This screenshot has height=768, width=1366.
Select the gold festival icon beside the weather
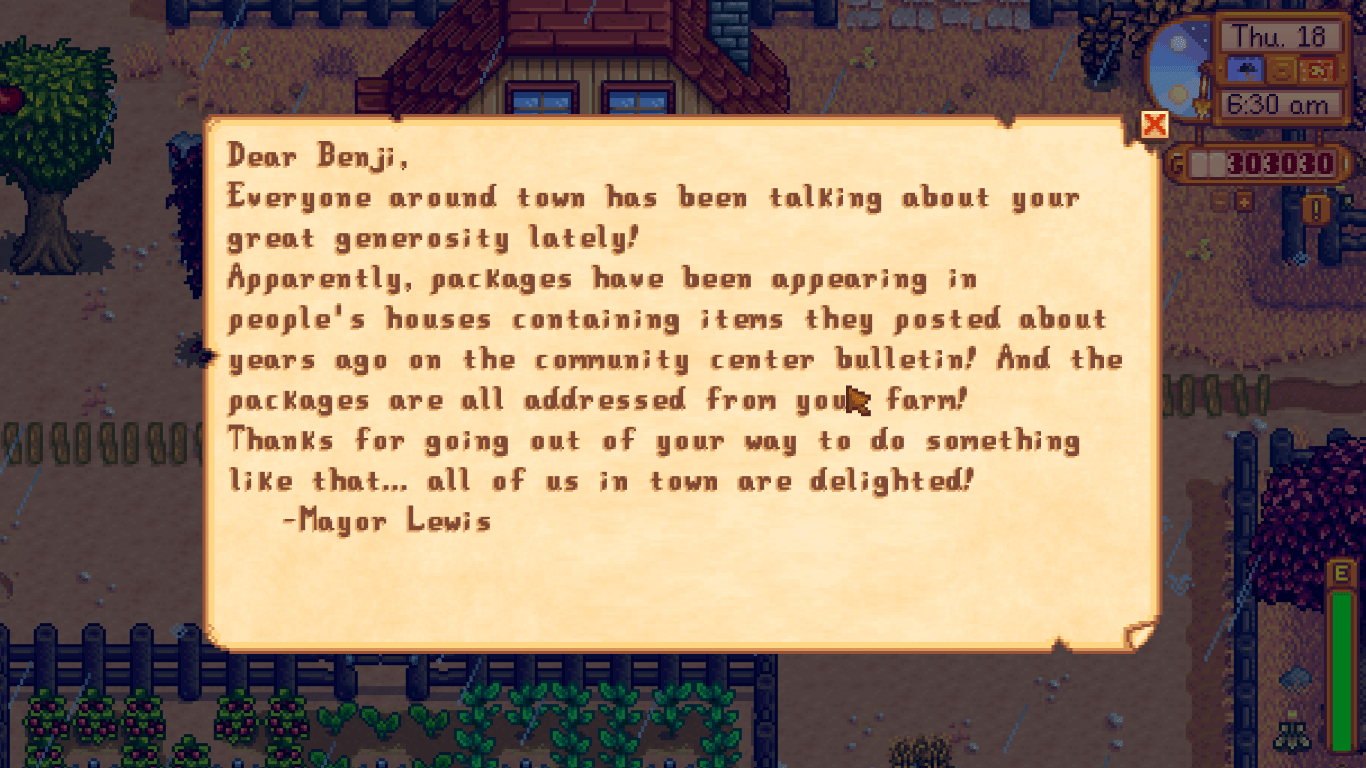click(1282, 70)
